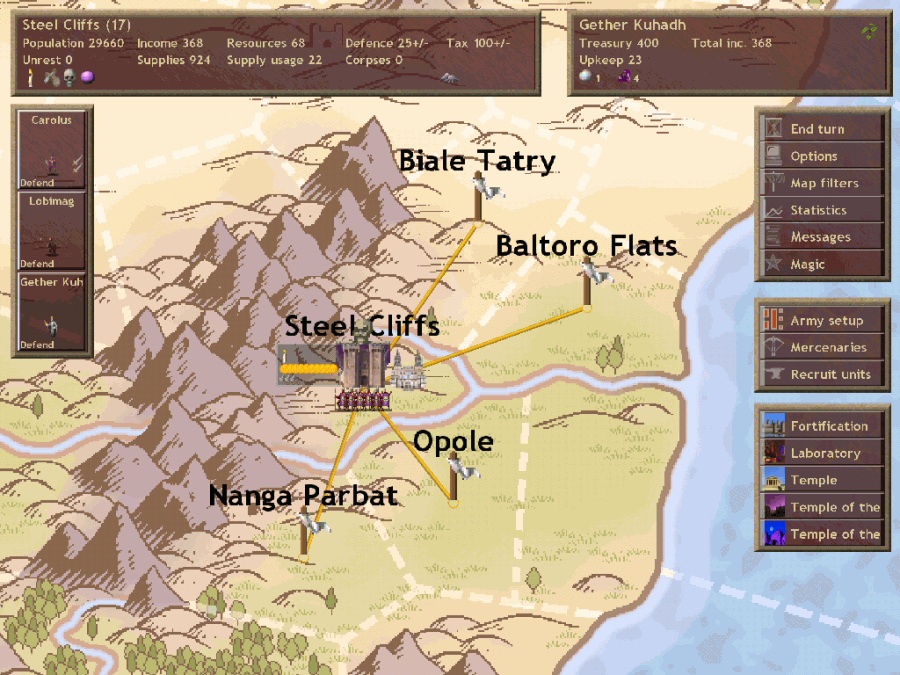End the current turn
The width and height of the screenshot is (900, 675).
(822, 129)
